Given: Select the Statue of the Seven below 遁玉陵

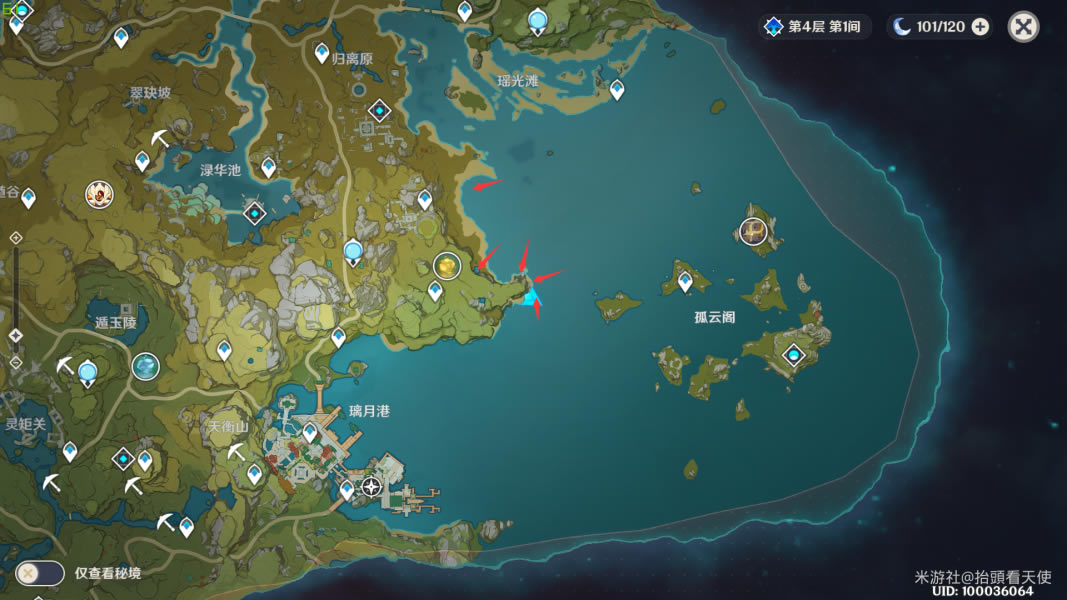Looking at the screenshot, I should 88,374.
